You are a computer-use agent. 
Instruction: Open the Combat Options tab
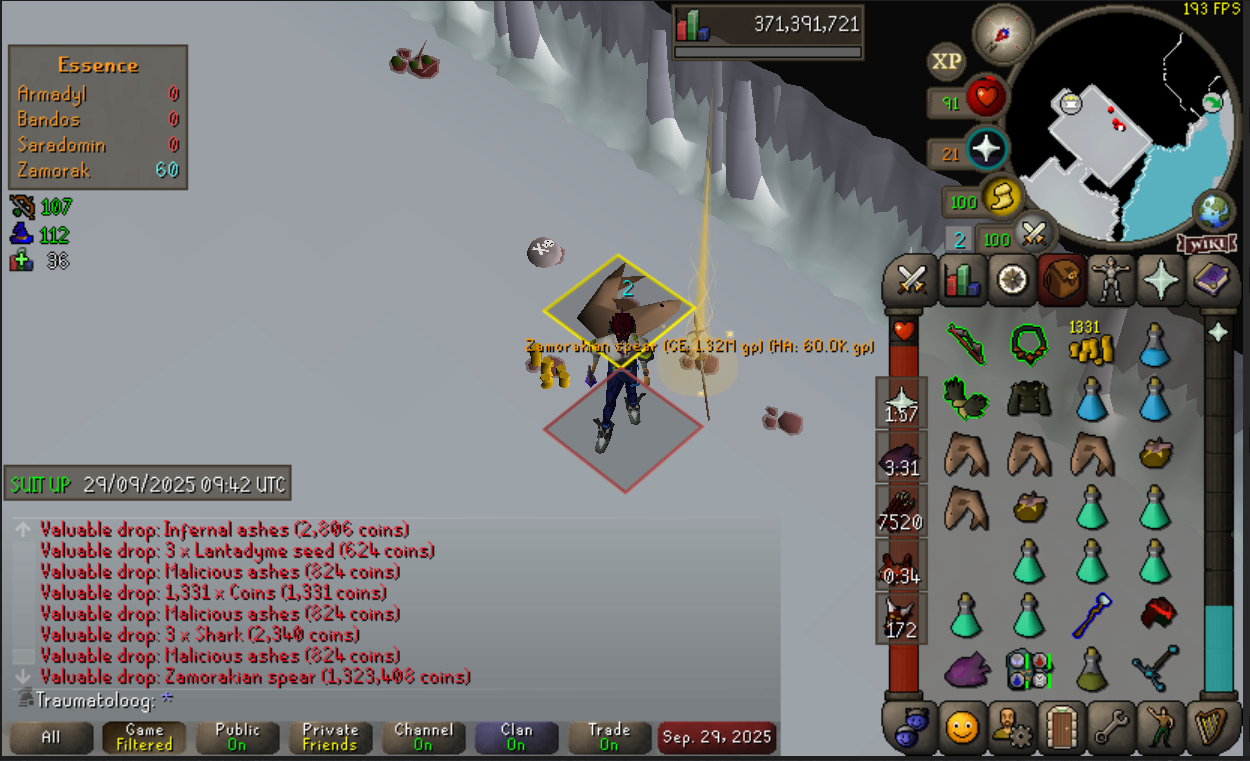912,280
